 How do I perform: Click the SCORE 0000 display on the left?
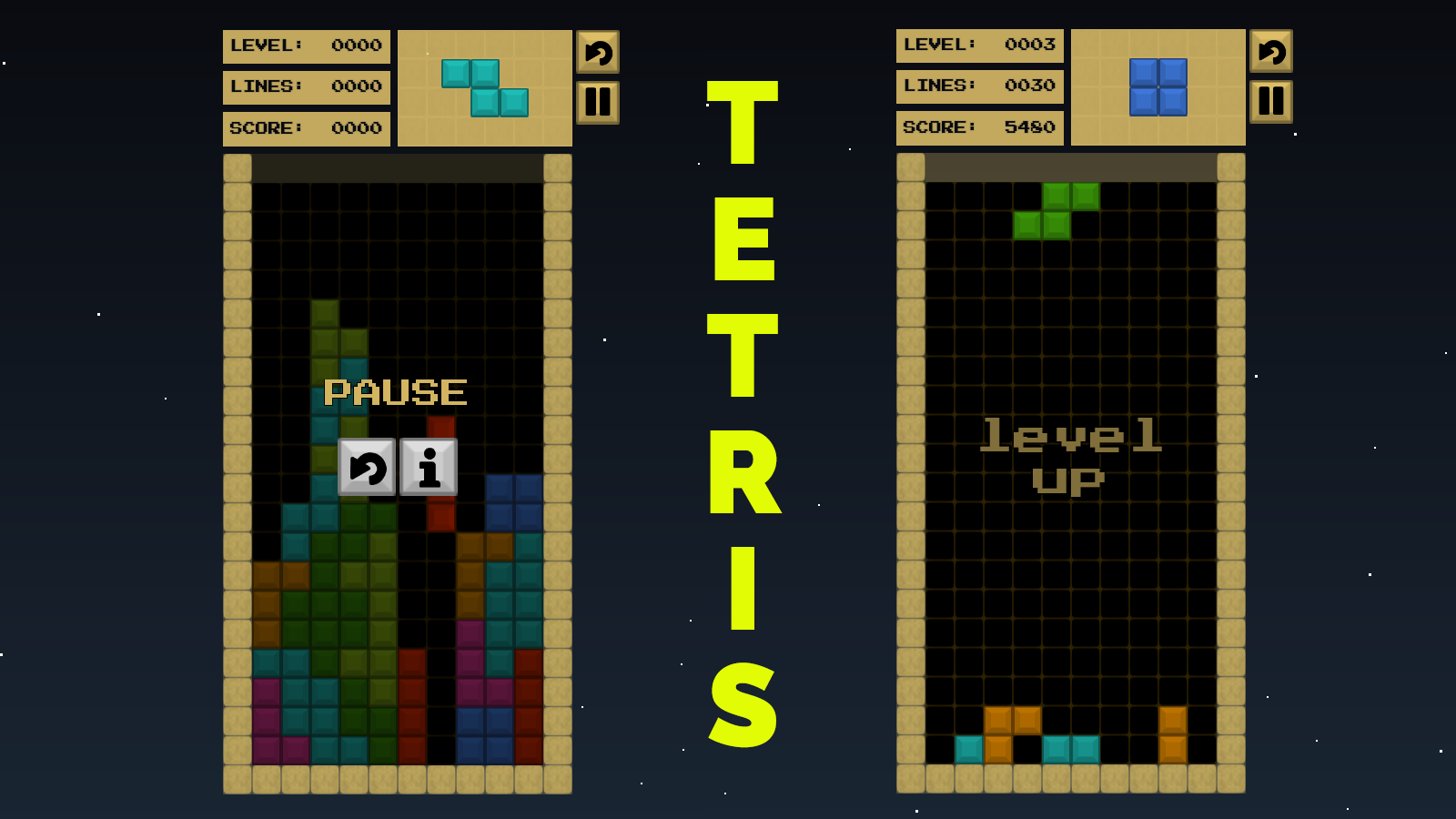pyautogui.click(x=307, y=127)
